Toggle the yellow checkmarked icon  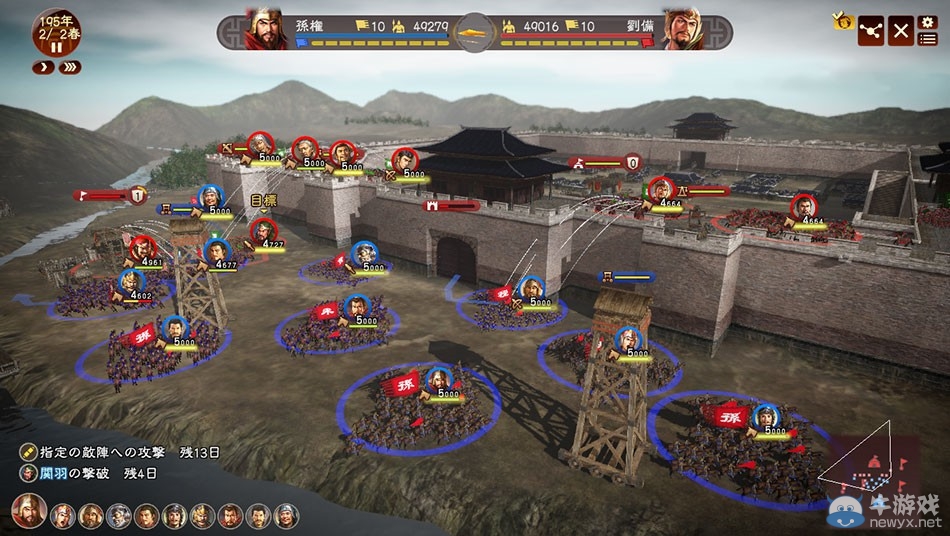843,20
